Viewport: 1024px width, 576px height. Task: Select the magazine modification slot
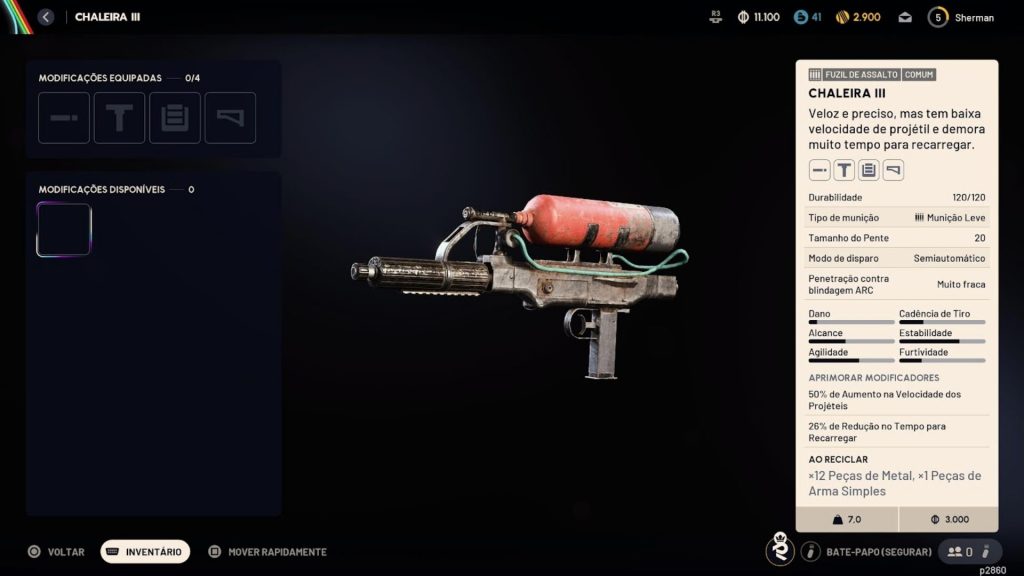[x=175, y=118]
